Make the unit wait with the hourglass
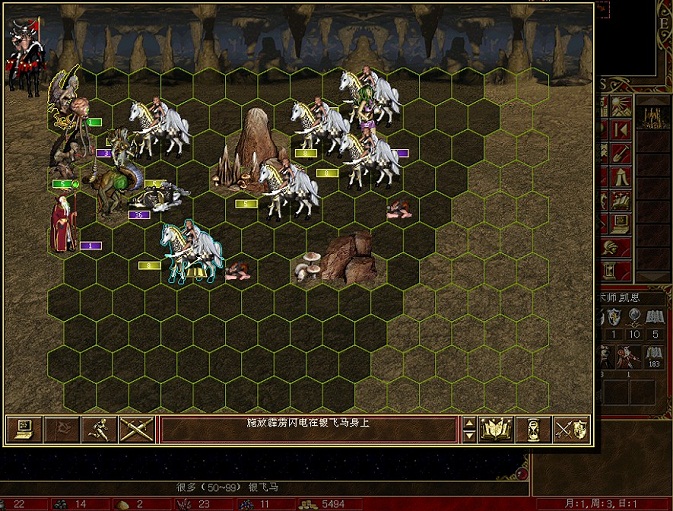The width and height of the screenshot is (673, 511). tap(535, 429)
